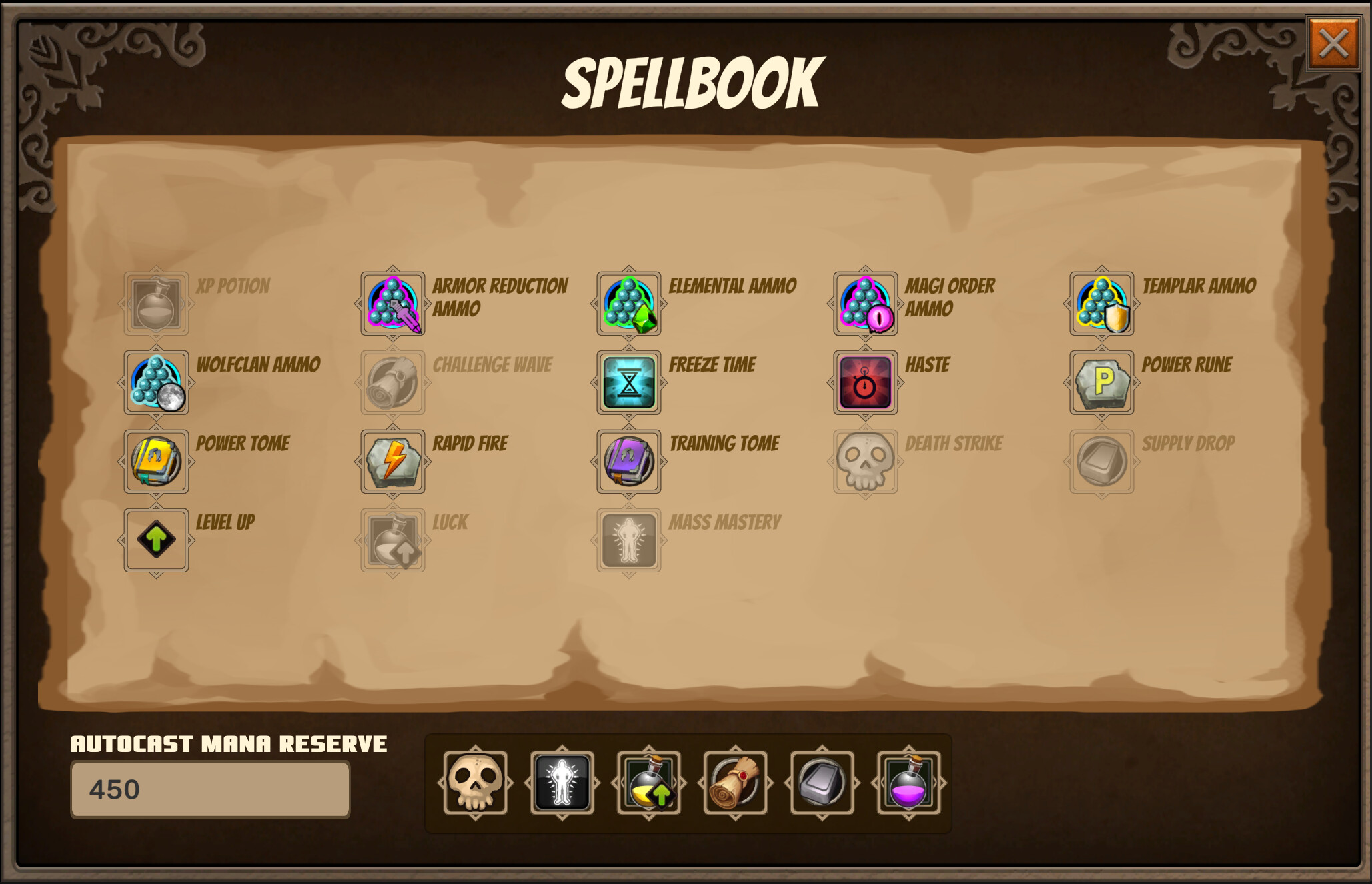The width and height of the screenshot is (1372, 884).
Task: Open the Freeze Time spell
Action: [x=628, y=383]
